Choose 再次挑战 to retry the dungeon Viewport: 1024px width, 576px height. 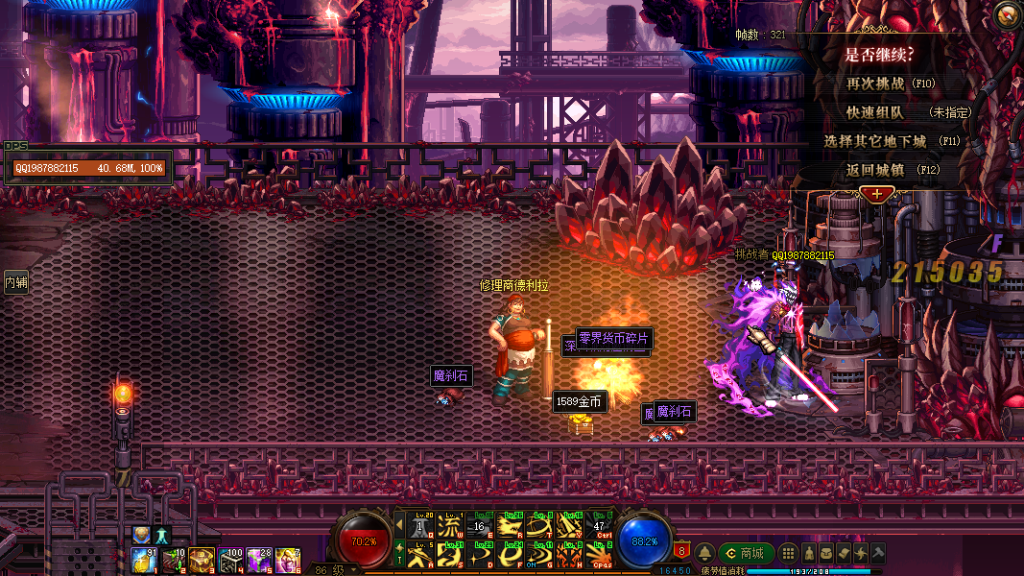coord(877,84)
